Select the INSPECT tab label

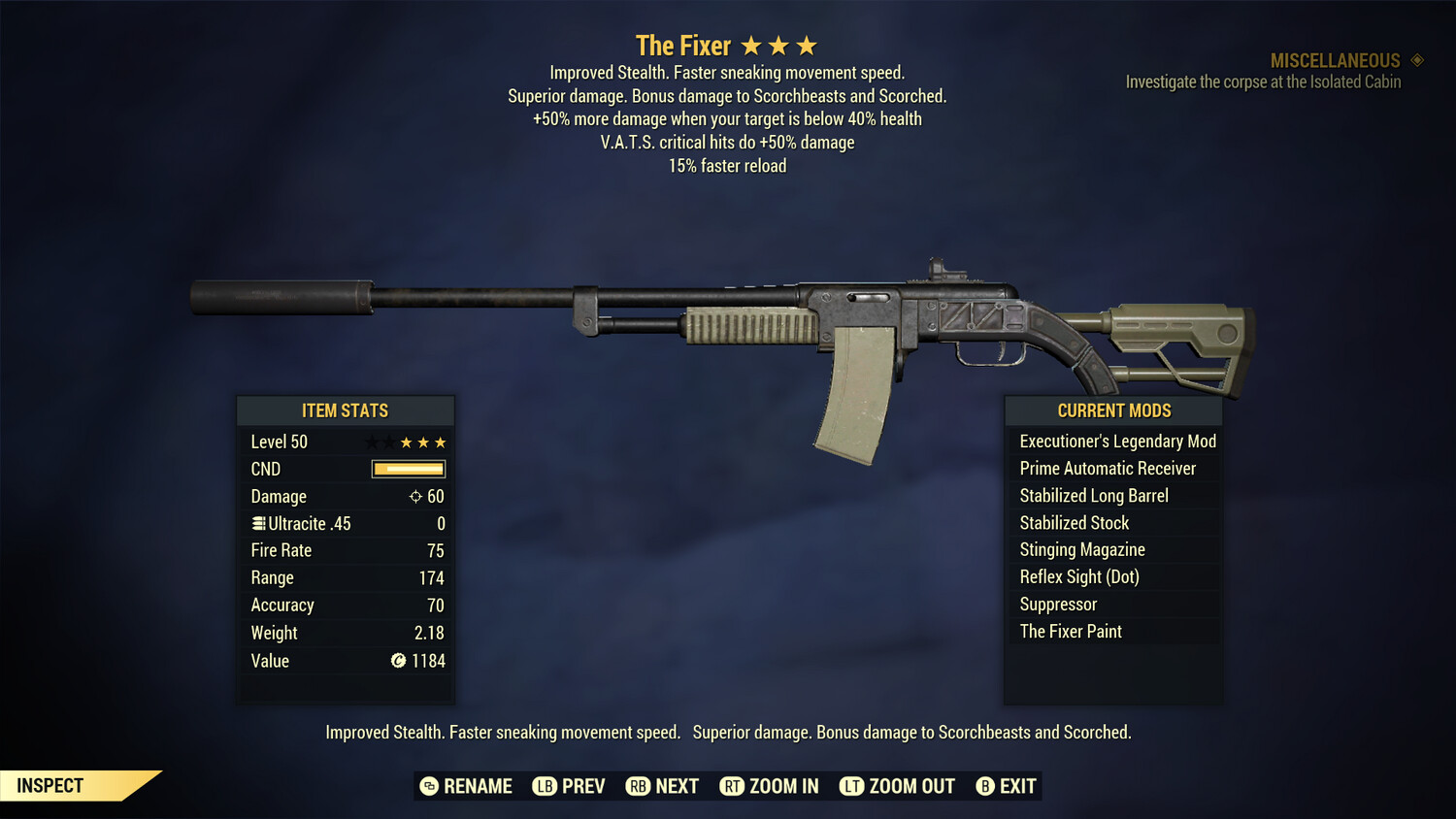click(x=50, y=785)
